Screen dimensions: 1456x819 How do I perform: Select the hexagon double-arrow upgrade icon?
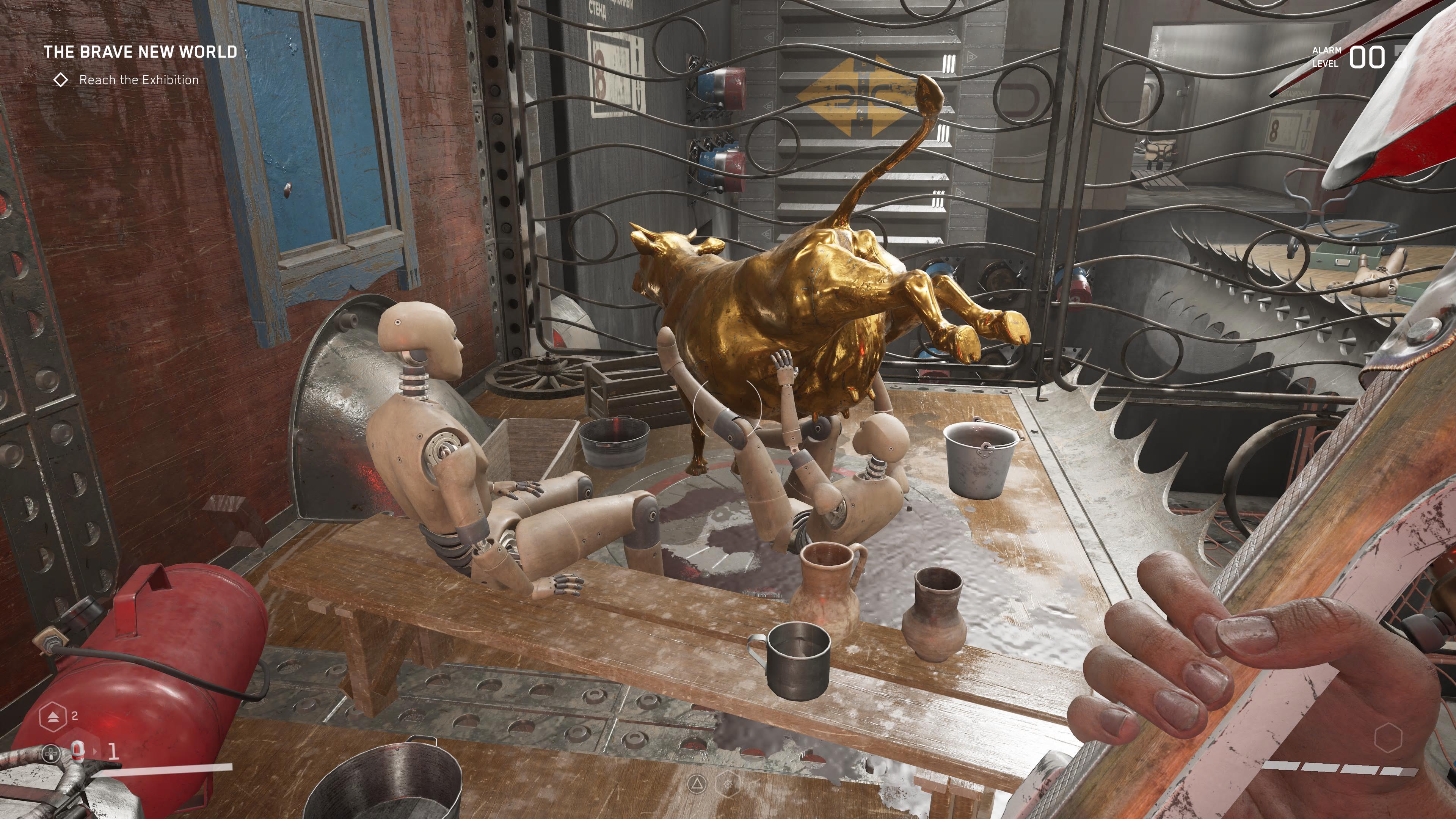click(x=53, y=716)
